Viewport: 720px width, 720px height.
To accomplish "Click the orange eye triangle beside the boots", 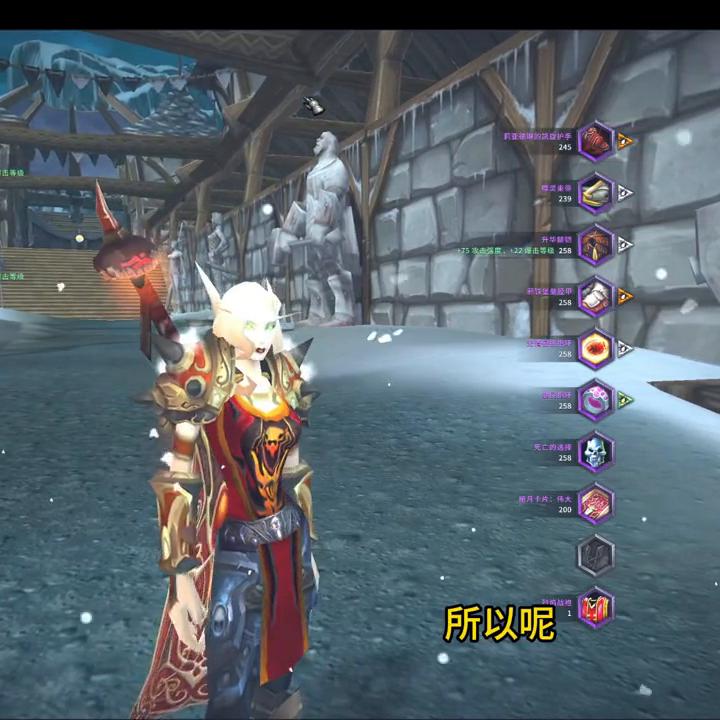I will [x=625, y=296].
